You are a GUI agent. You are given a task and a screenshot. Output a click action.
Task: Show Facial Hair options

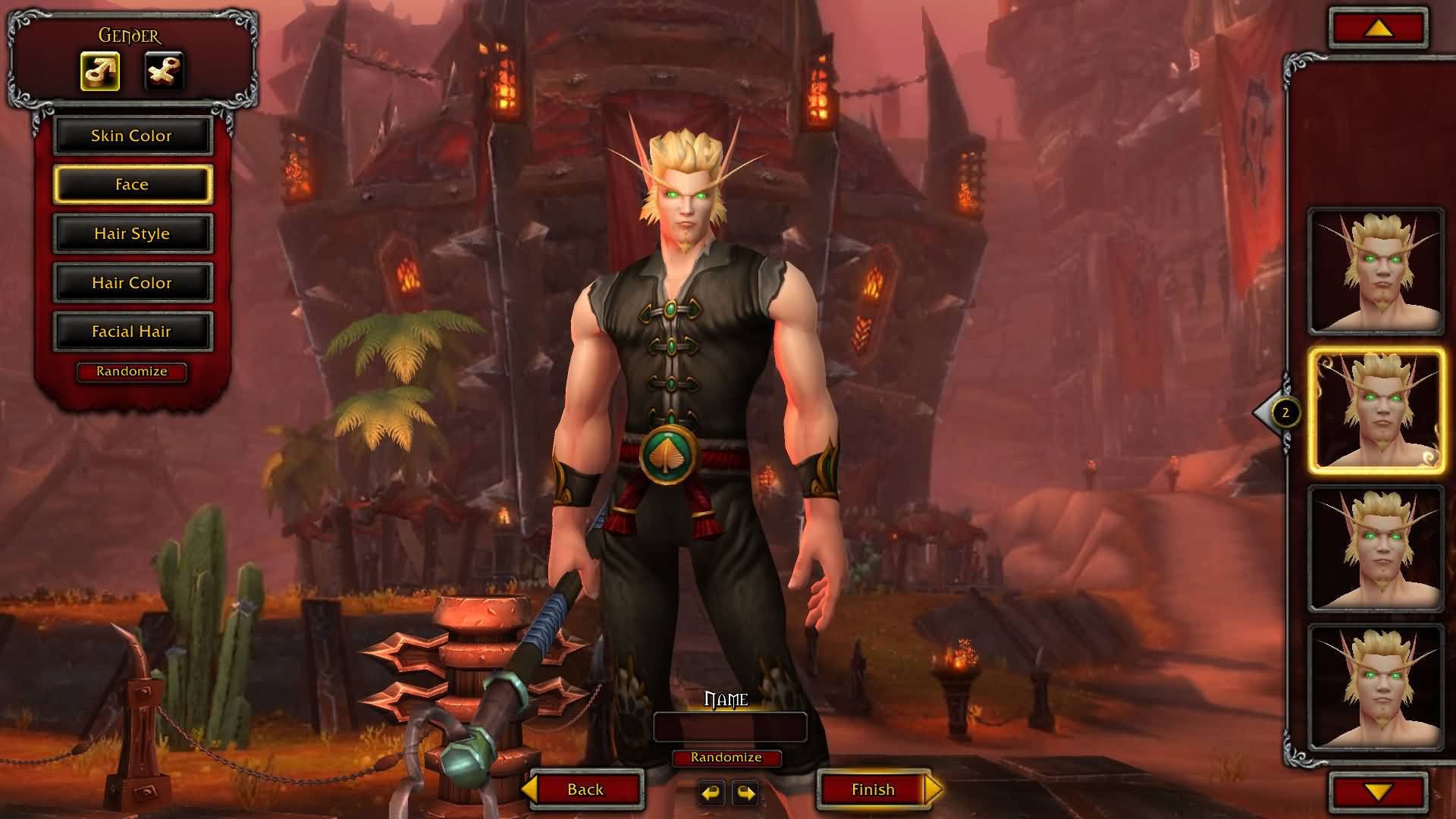coord(132,331)
